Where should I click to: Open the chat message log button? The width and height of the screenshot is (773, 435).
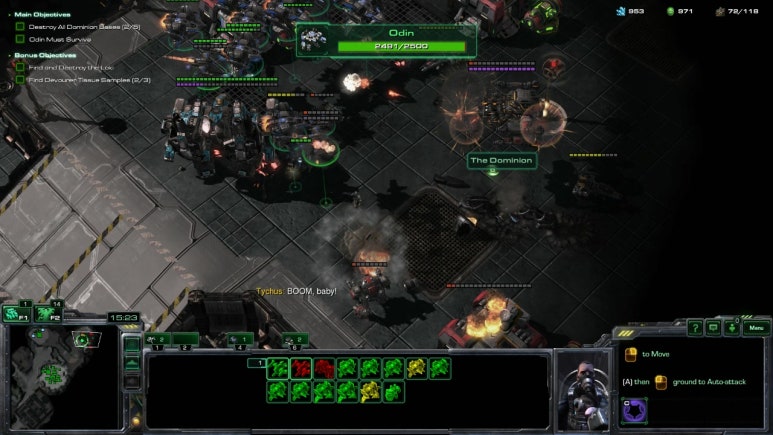coord(714,327)
